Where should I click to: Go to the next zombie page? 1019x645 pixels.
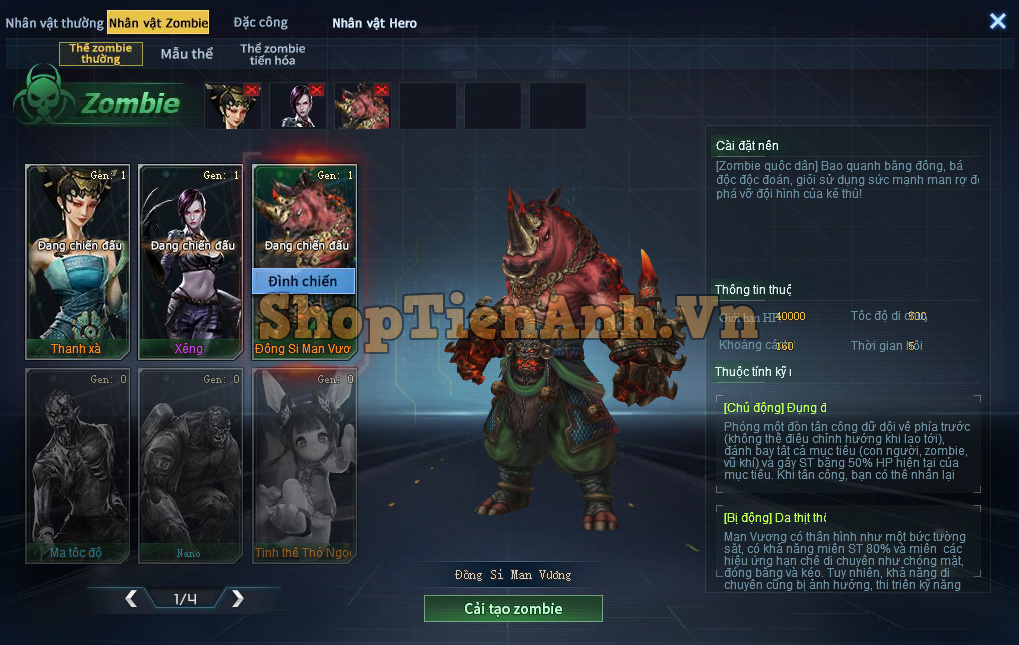click(237, 599)
